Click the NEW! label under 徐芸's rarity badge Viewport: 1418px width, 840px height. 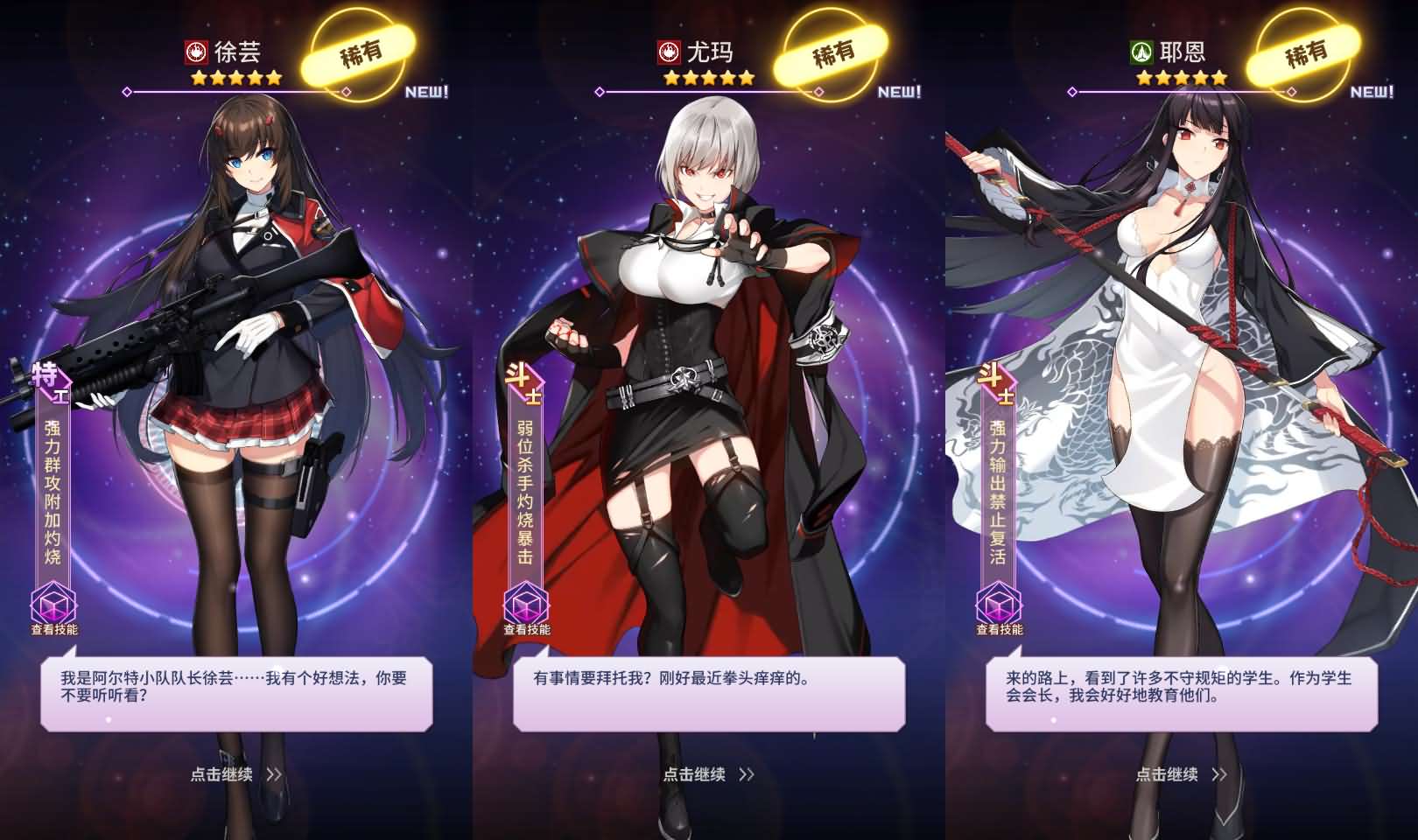[426, 90]
